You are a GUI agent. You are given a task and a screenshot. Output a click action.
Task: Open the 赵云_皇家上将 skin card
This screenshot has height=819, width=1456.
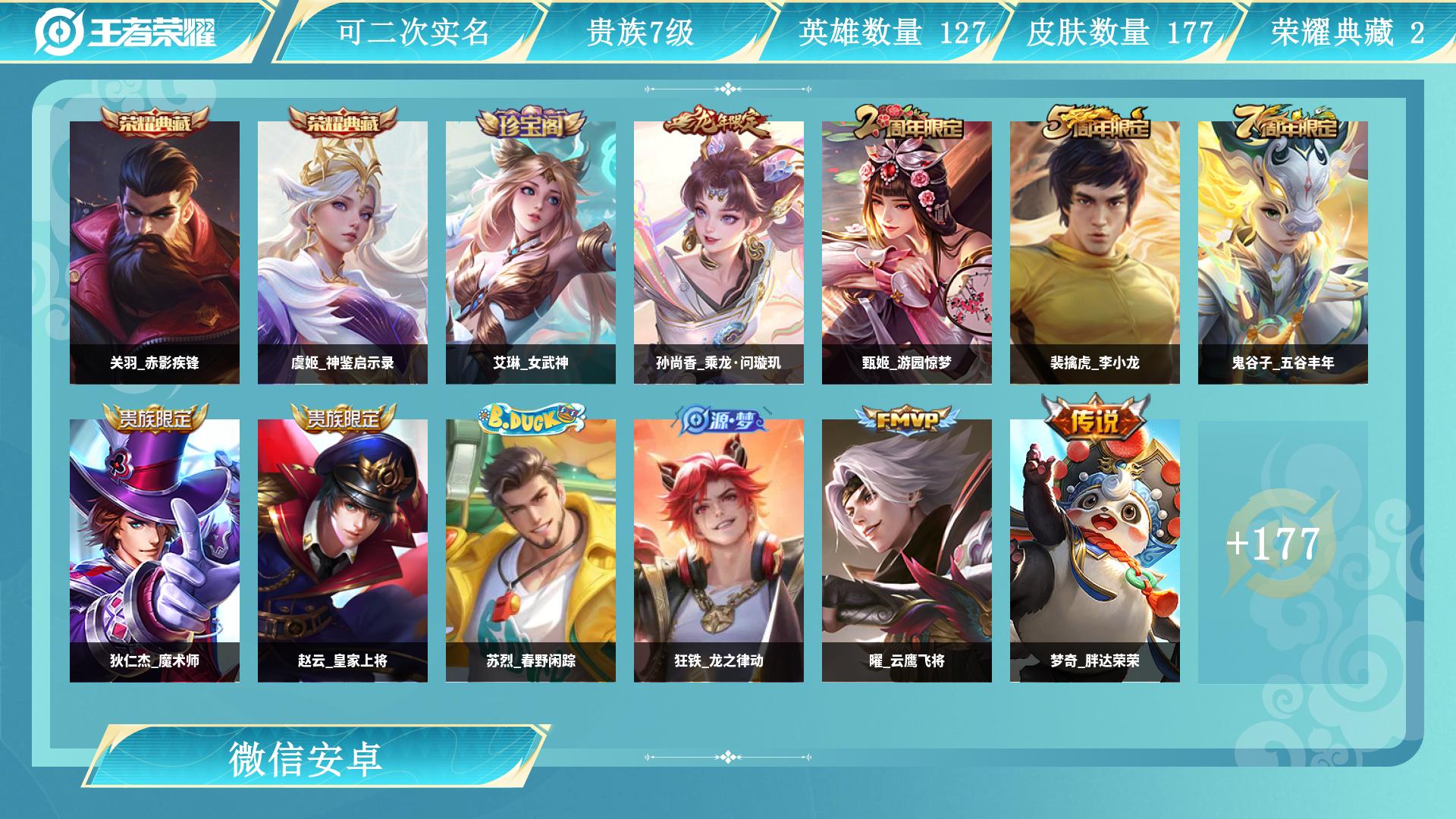point(343,551)
